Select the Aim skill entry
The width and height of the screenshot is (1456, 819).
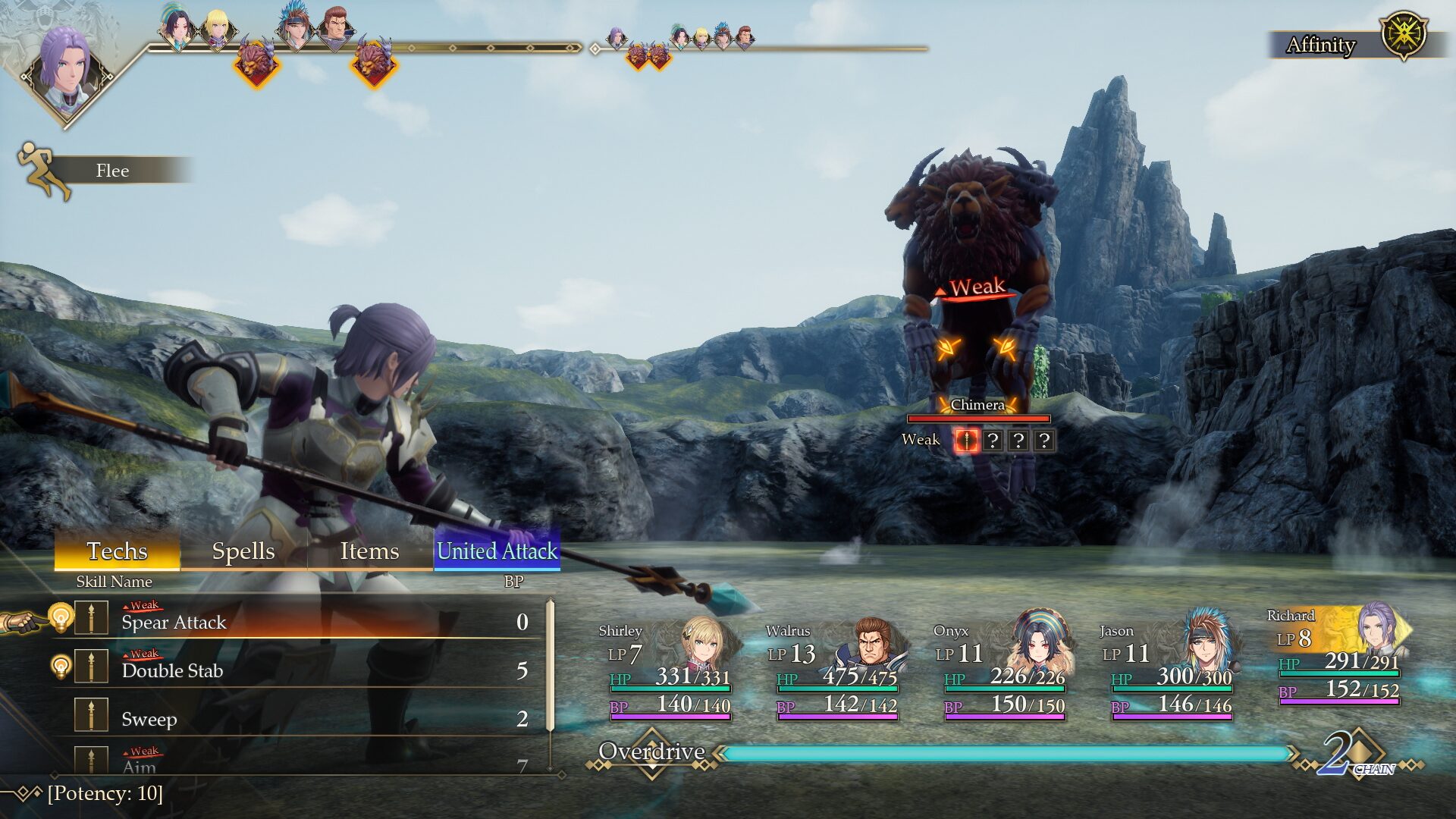pos(303,763)
